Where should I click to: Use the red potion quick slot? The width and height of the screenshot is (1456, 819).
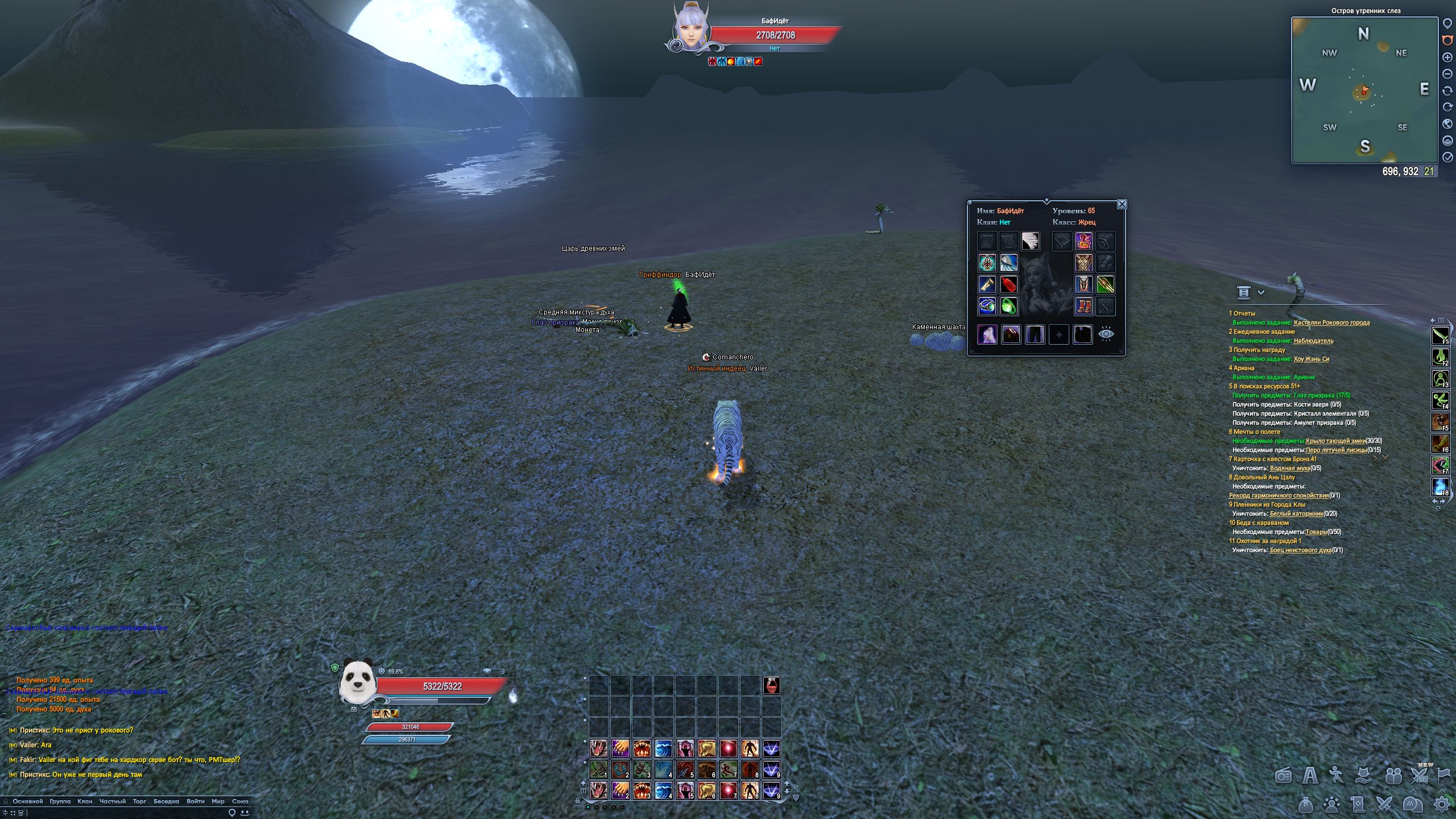tap(771, 685)
